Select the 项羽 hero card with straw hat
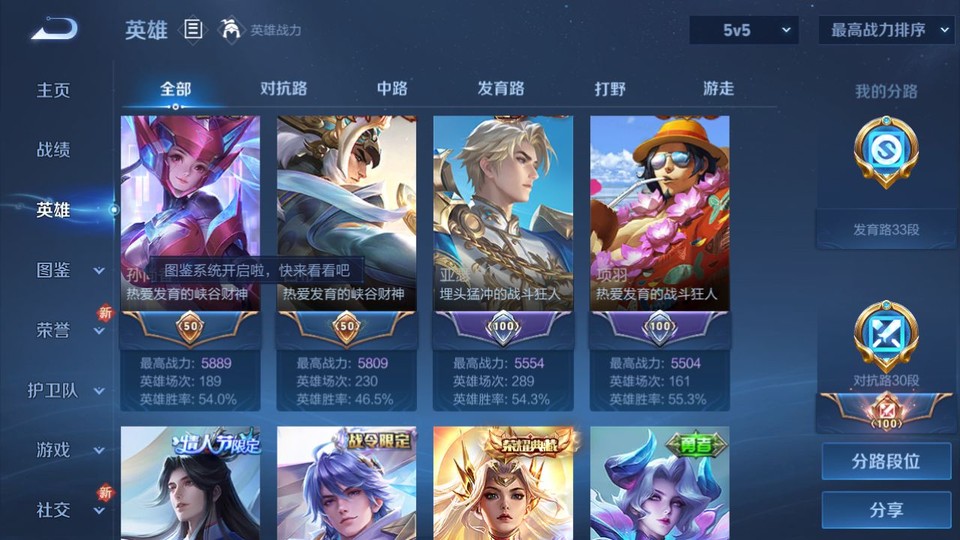 pos(659,214)
